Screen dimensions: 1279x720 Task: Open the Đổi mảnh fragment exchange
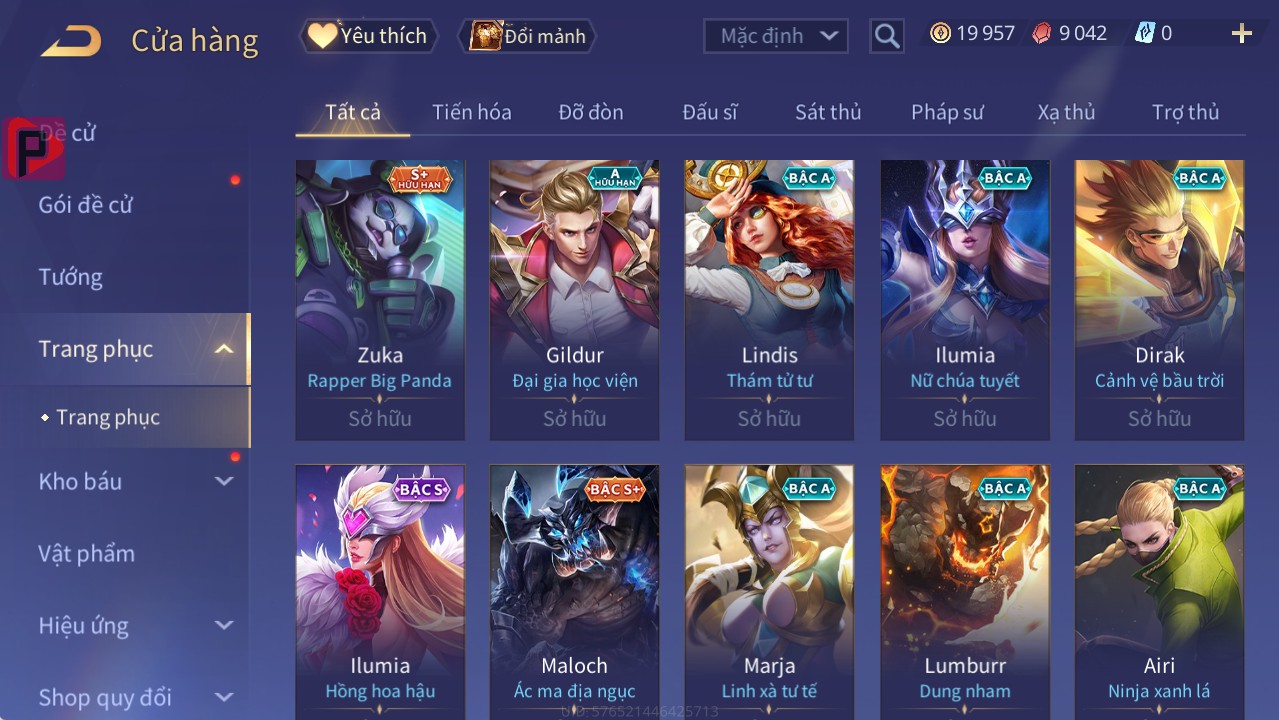point(527,36)
